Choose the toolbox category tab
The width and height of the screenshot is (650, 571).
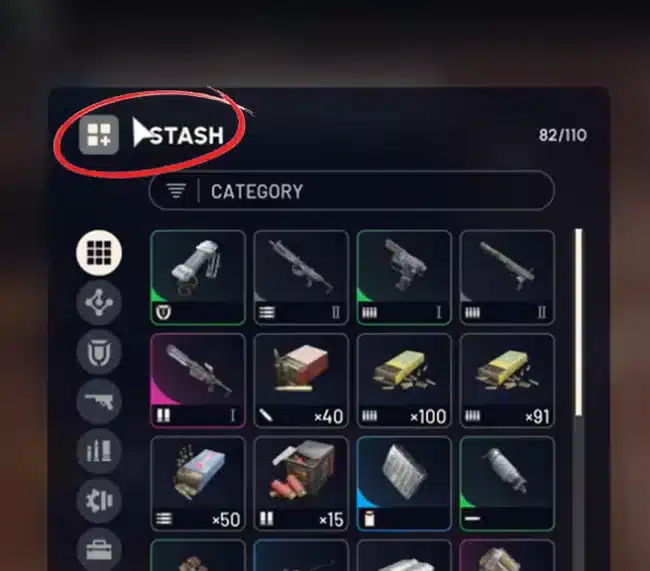pos(99,547)
